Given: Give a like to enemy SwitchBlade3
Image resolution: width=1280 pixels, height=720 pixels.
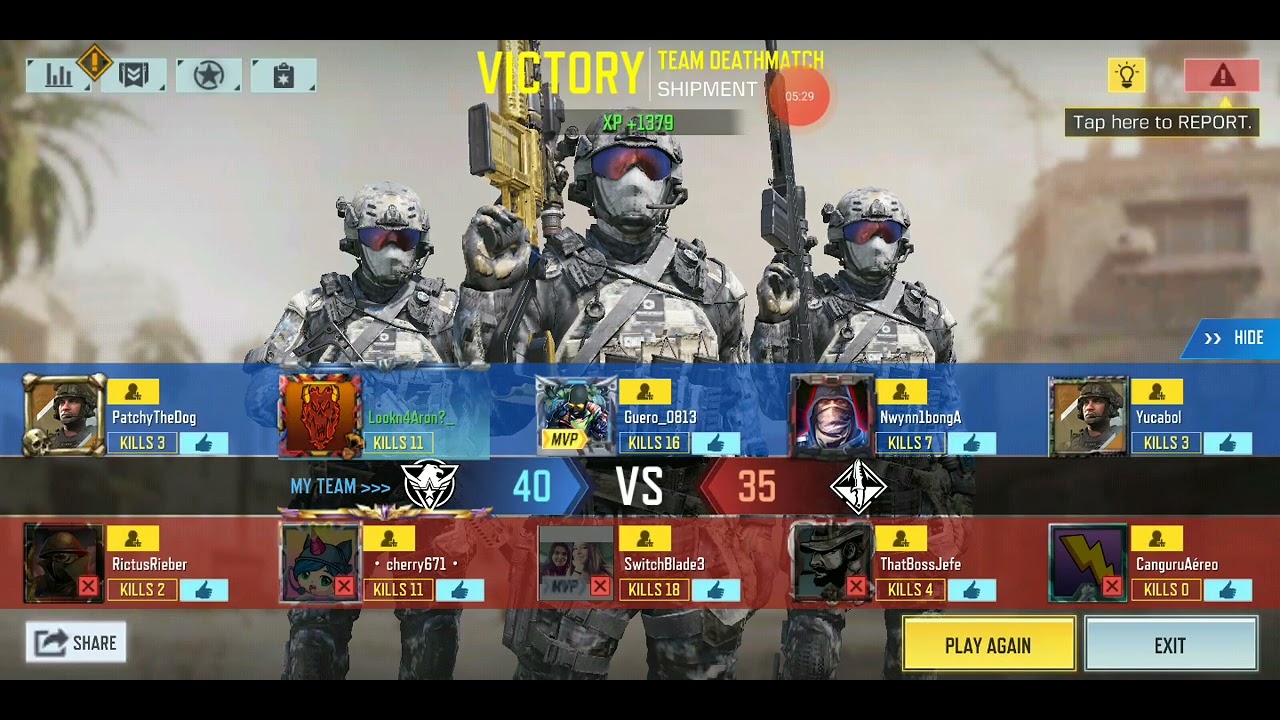Looking at the screenshot, I should point(716,590).
